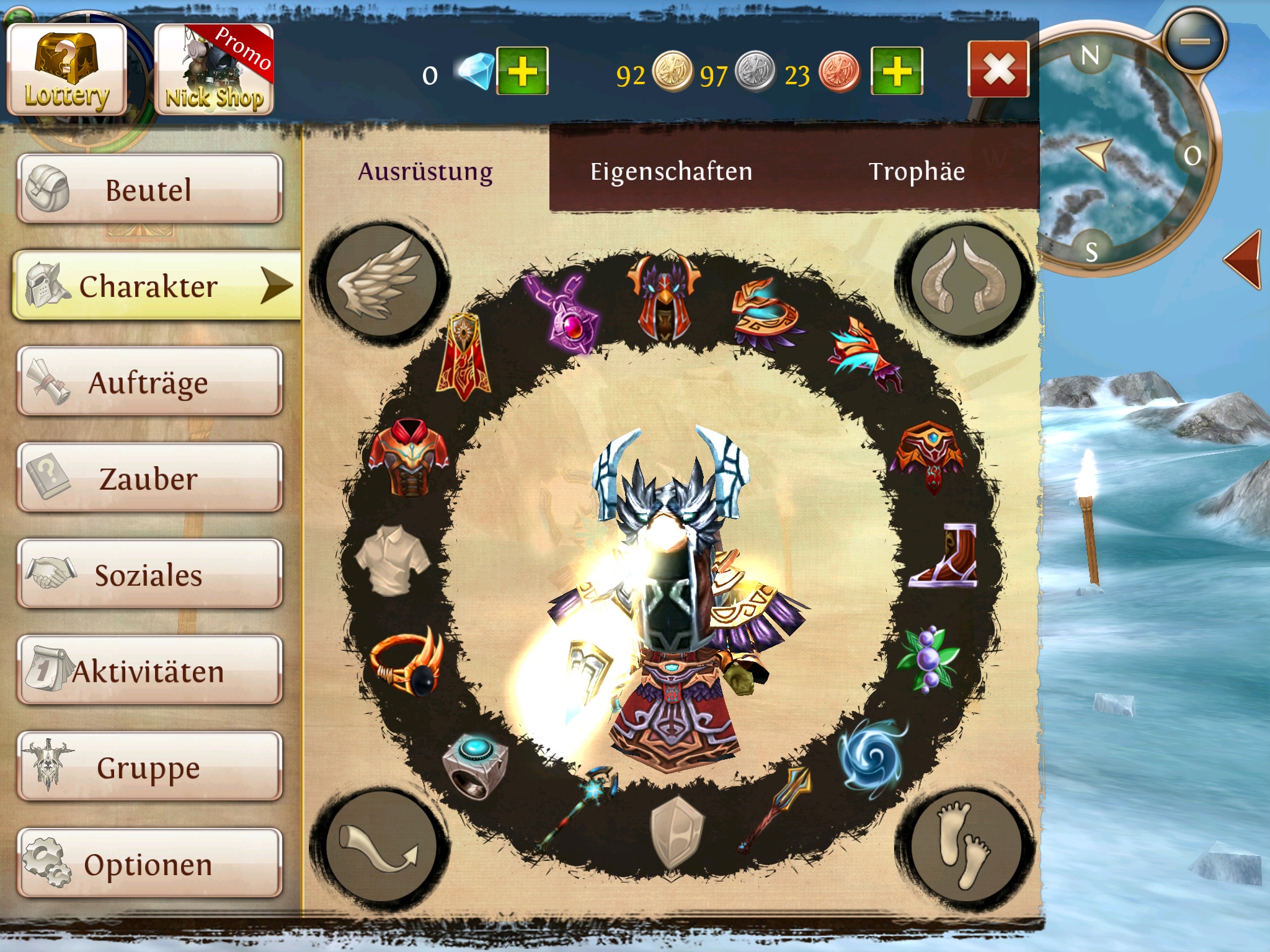Add more diamonds with the plus button

[x=522, y=71]
